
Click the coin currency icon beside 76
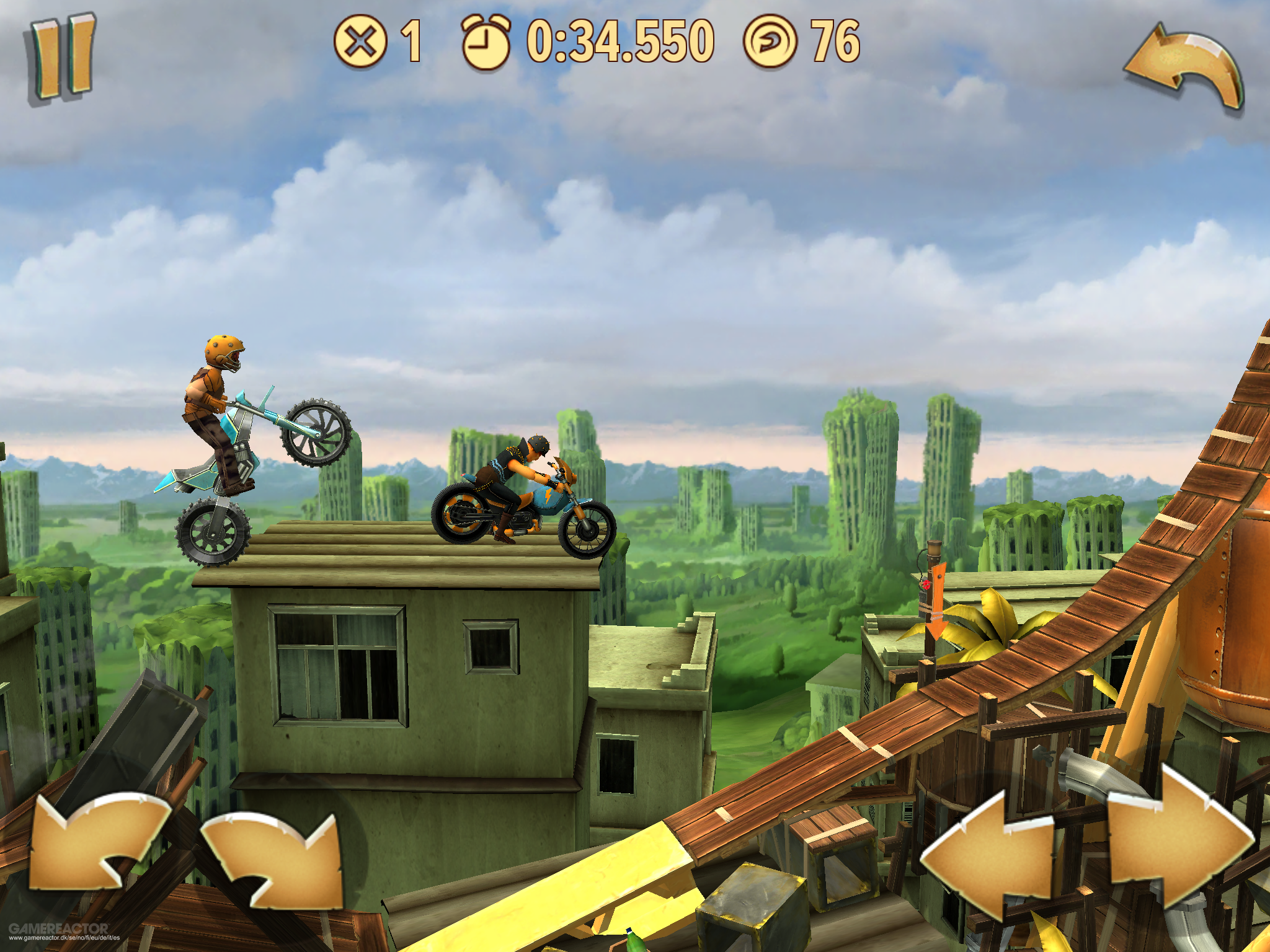point(770,42)
